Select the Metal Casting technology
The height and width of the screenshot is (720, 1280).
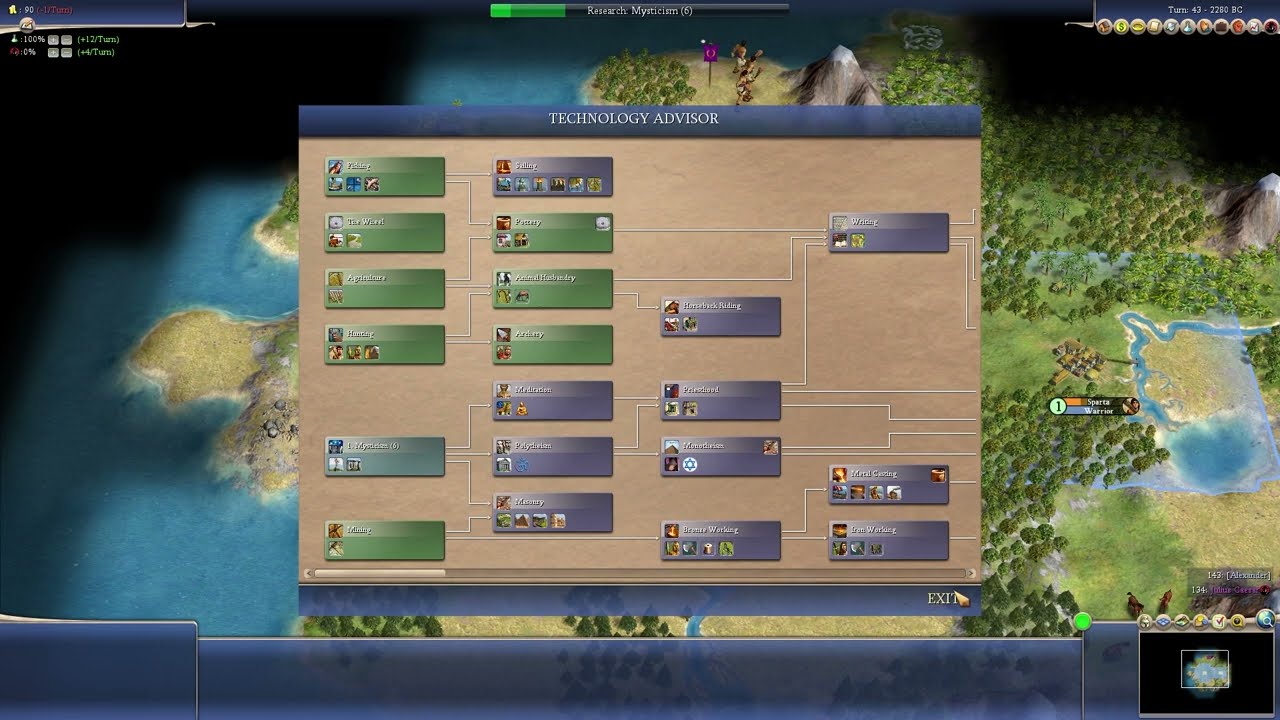pos(888,484)
